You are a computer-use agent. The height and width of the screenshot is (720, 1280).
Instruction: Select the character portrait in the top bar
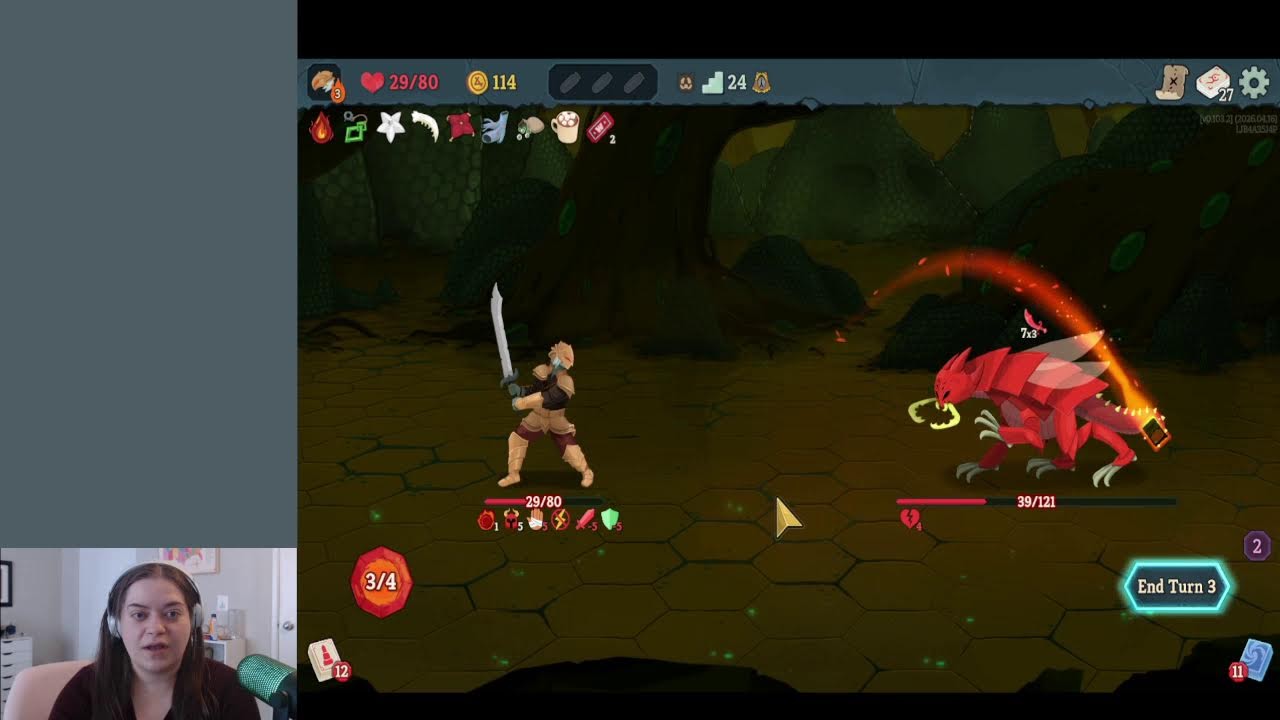click(324, 82)
